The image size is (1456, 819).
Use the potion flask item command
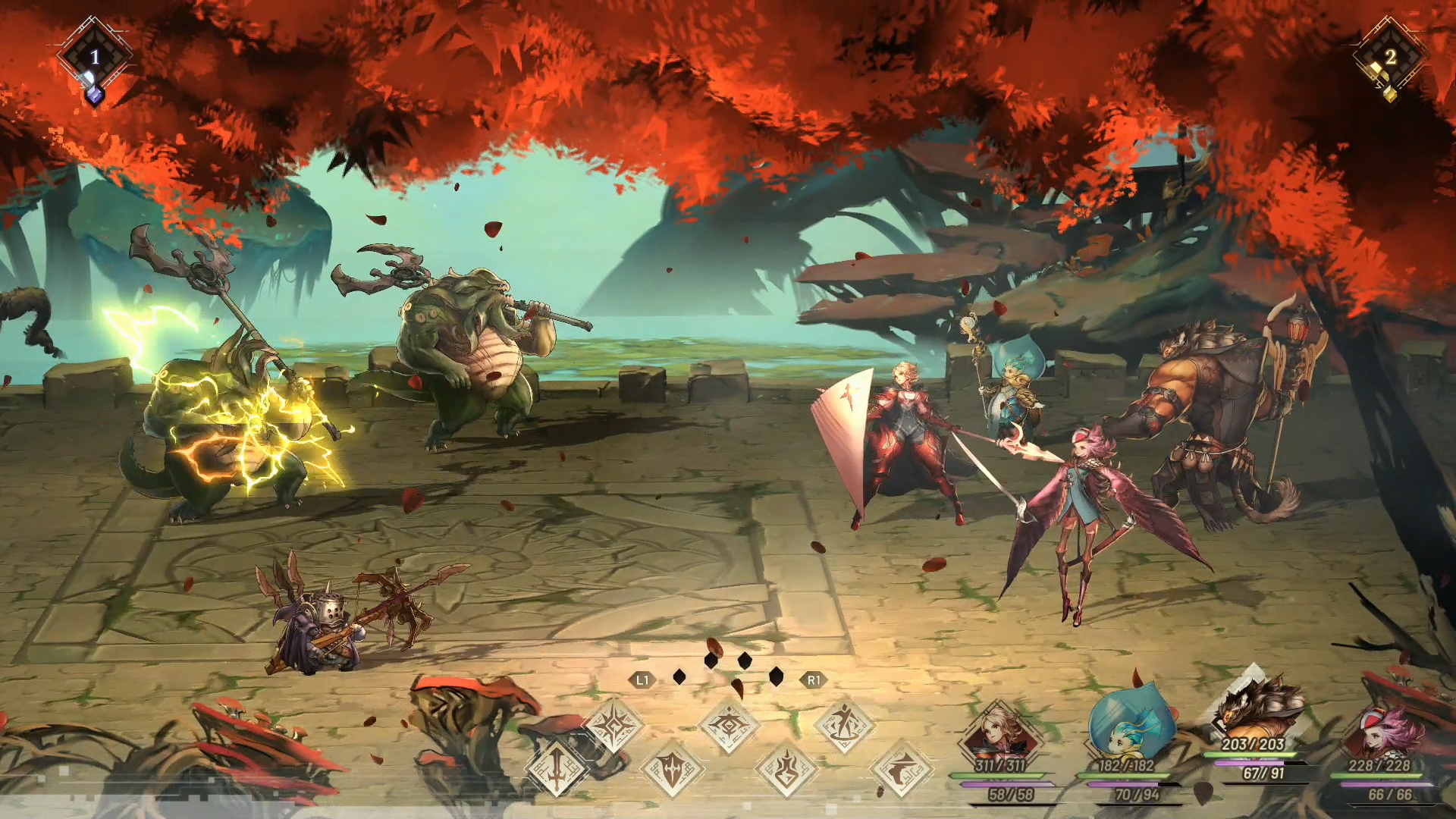click(786, 768)
